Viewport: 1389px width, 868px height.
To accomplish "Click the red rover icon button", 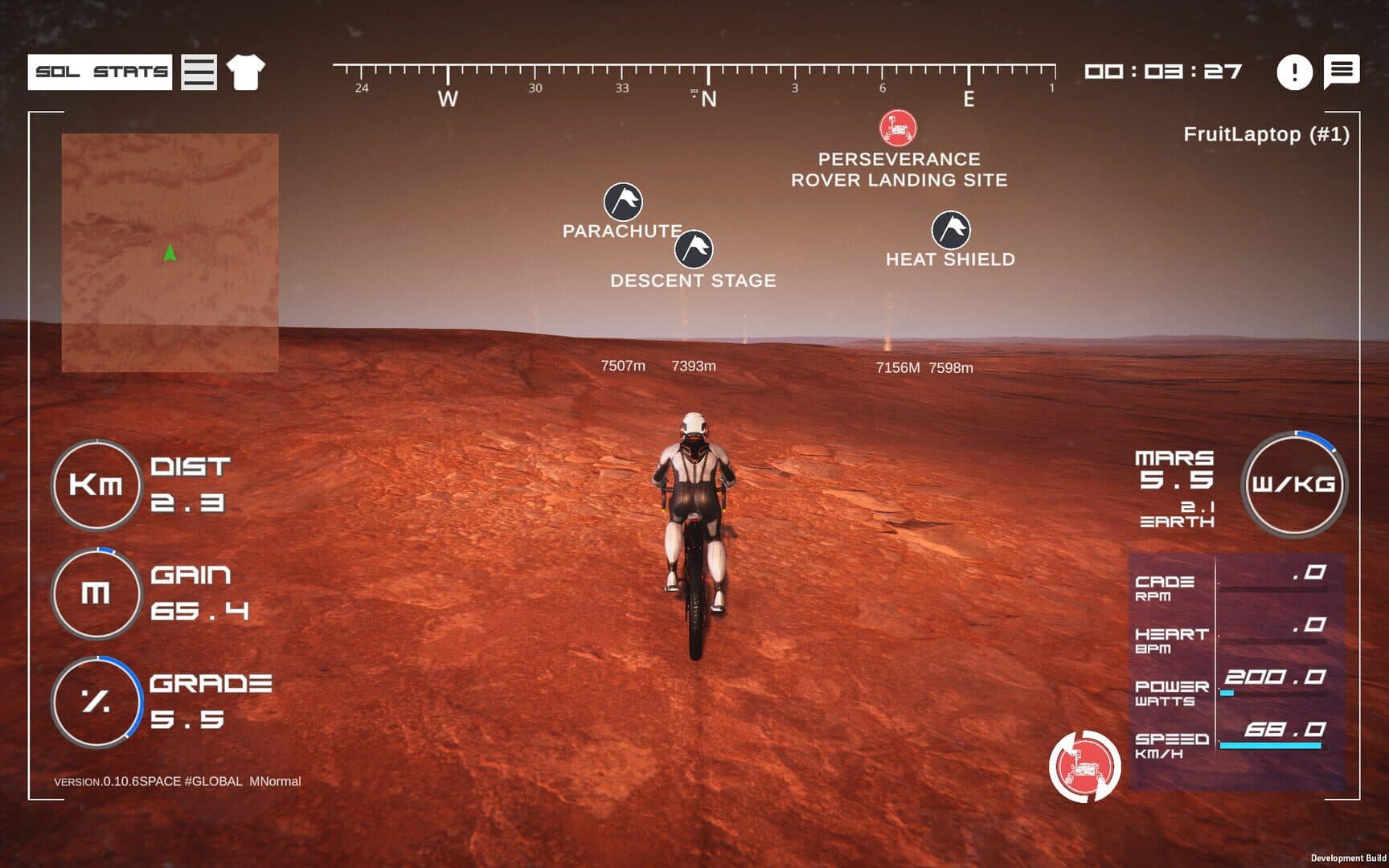I will click(x=1084, y=766).
